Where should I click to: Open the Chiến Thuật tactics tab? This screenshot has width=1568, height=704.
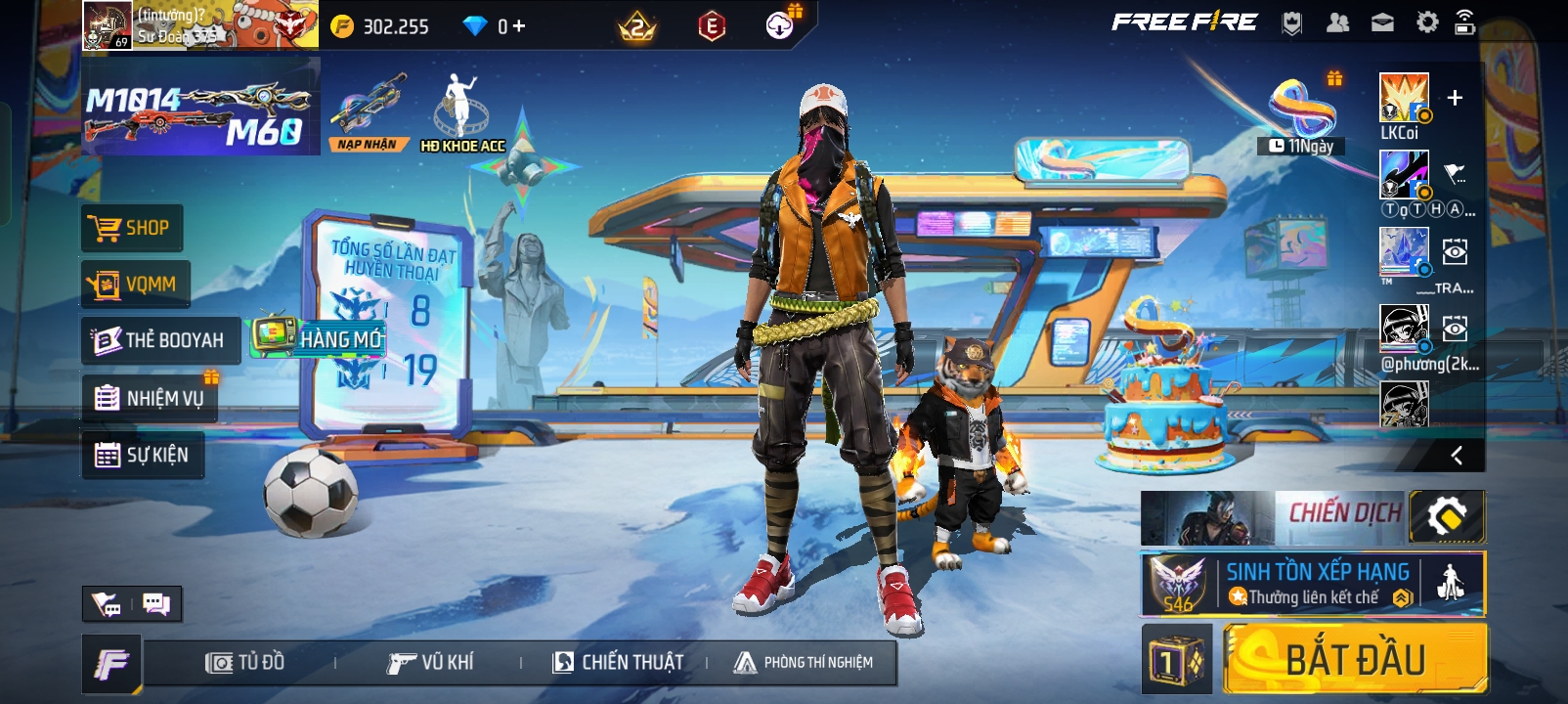point(618,663)
